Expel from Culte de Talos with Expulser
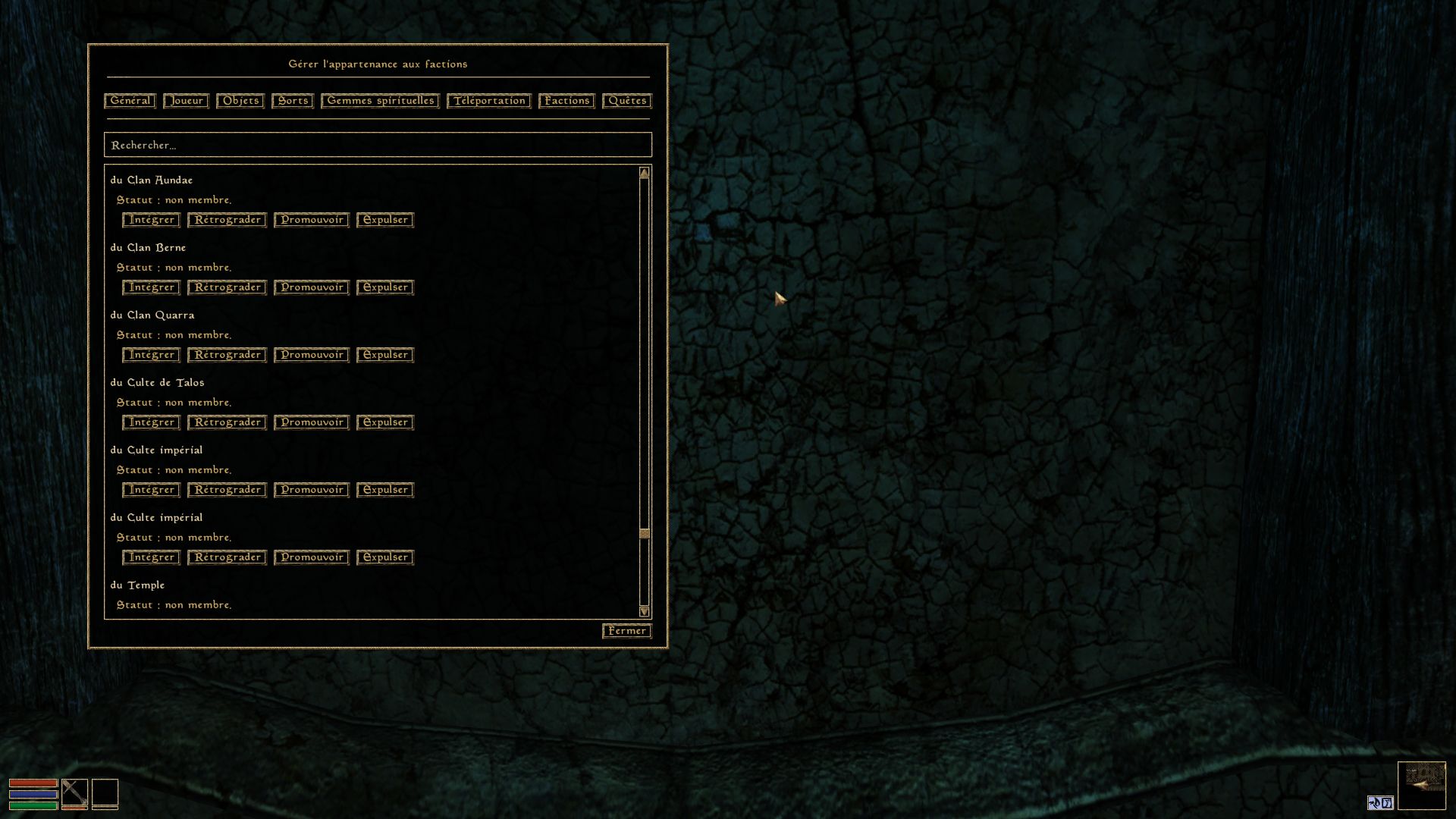1456x819 pixels. point(385,422)
